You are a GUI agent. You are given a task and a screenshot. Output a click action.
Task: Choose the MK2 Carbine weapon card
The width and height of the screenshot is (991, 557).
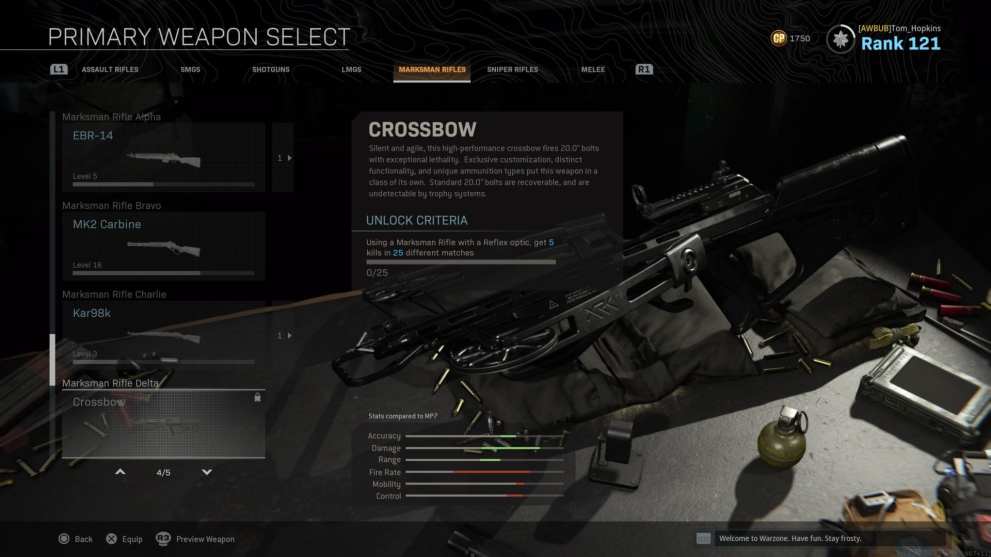163,246
